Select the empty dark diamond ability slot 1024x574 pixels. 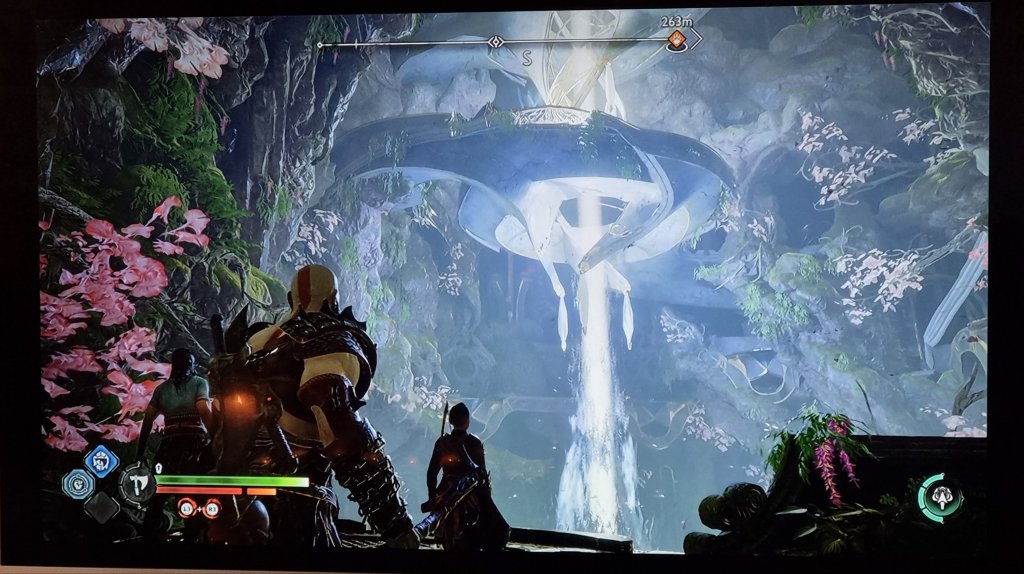(101, 507)
